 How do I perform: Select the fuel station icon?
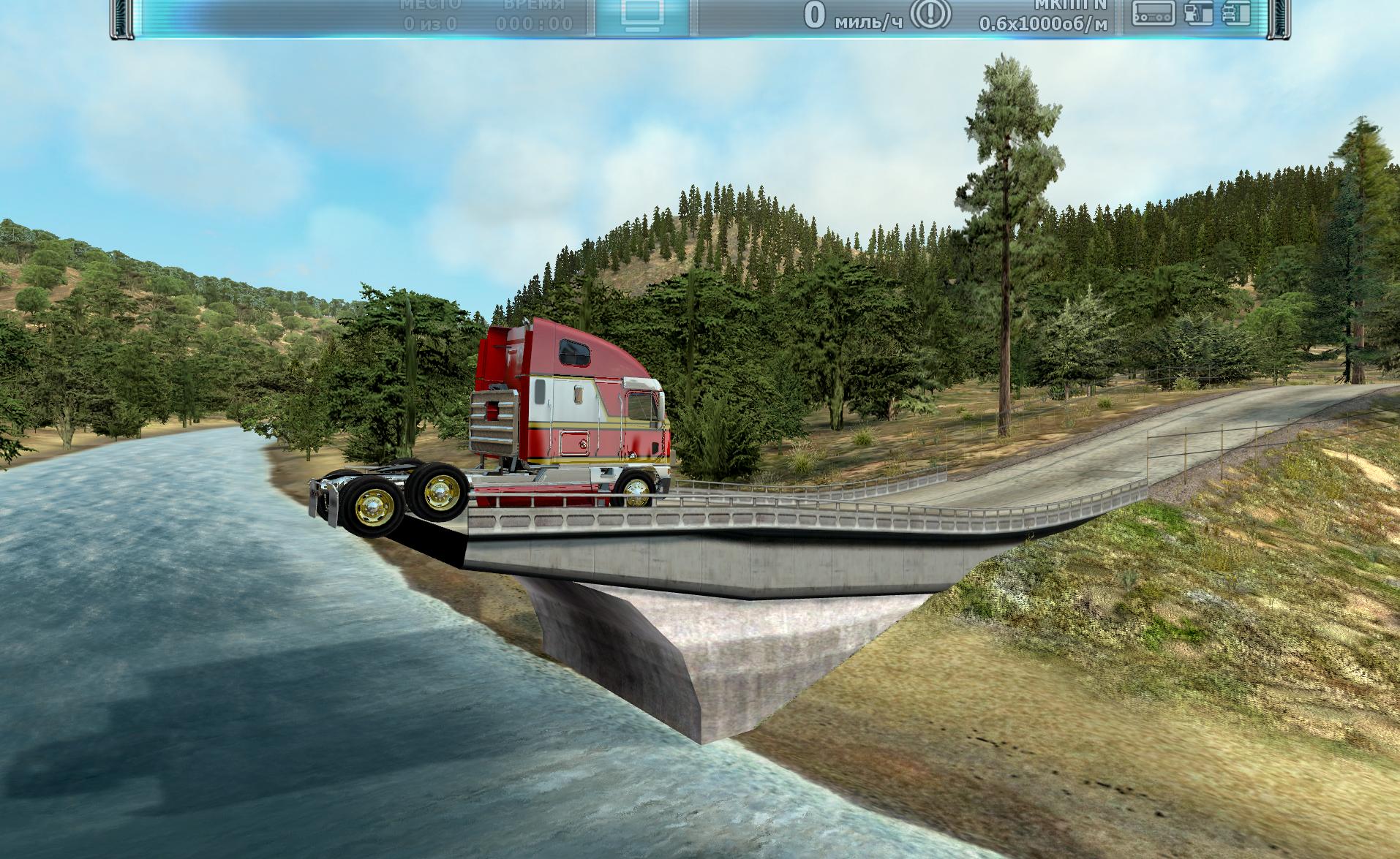(1198, 13)
